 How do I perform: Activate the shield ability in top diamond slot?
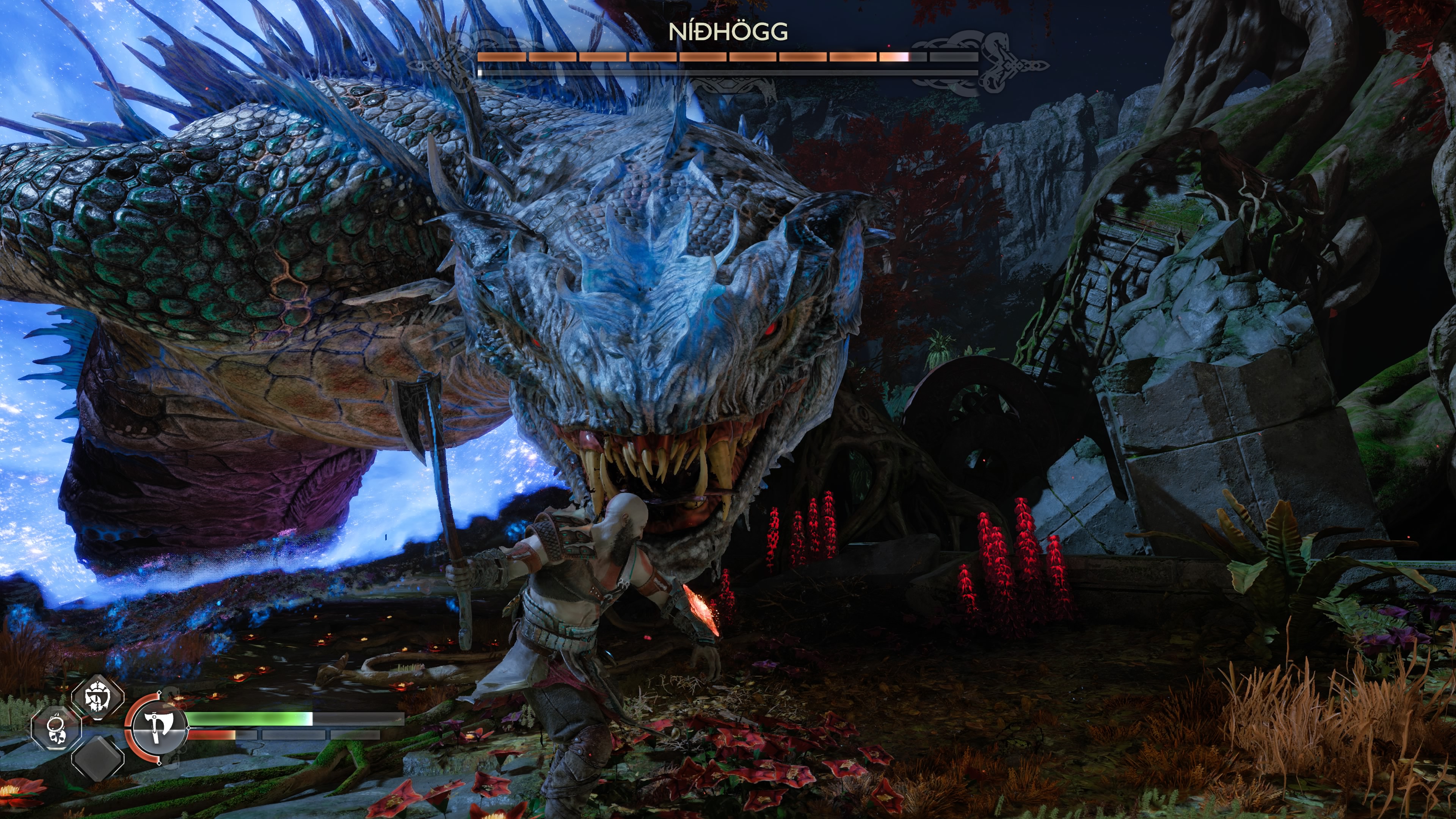(x=98, y=697)
